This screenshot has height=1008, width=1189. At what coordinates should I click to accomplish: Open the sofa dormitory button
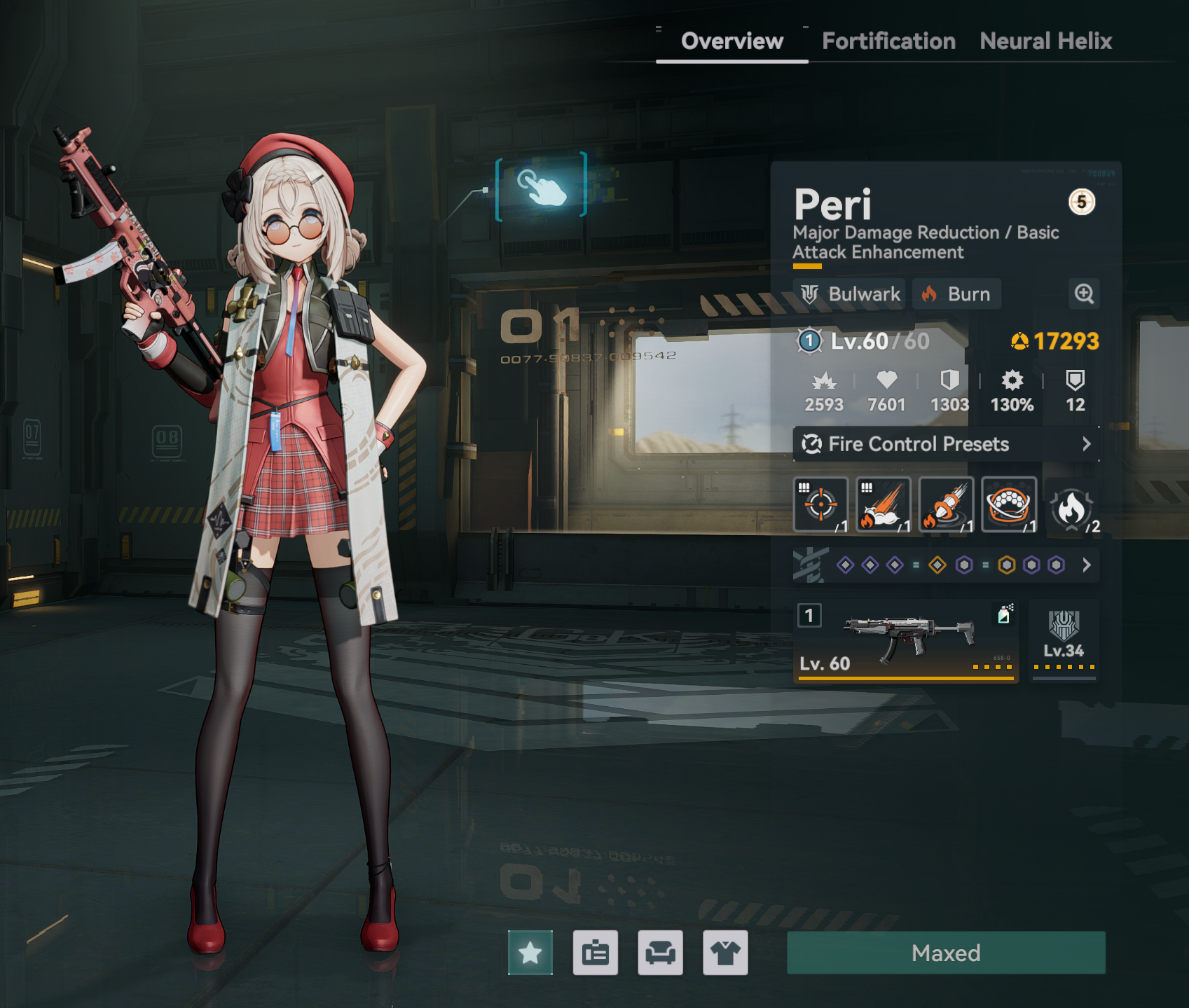(x=660, y=953)
